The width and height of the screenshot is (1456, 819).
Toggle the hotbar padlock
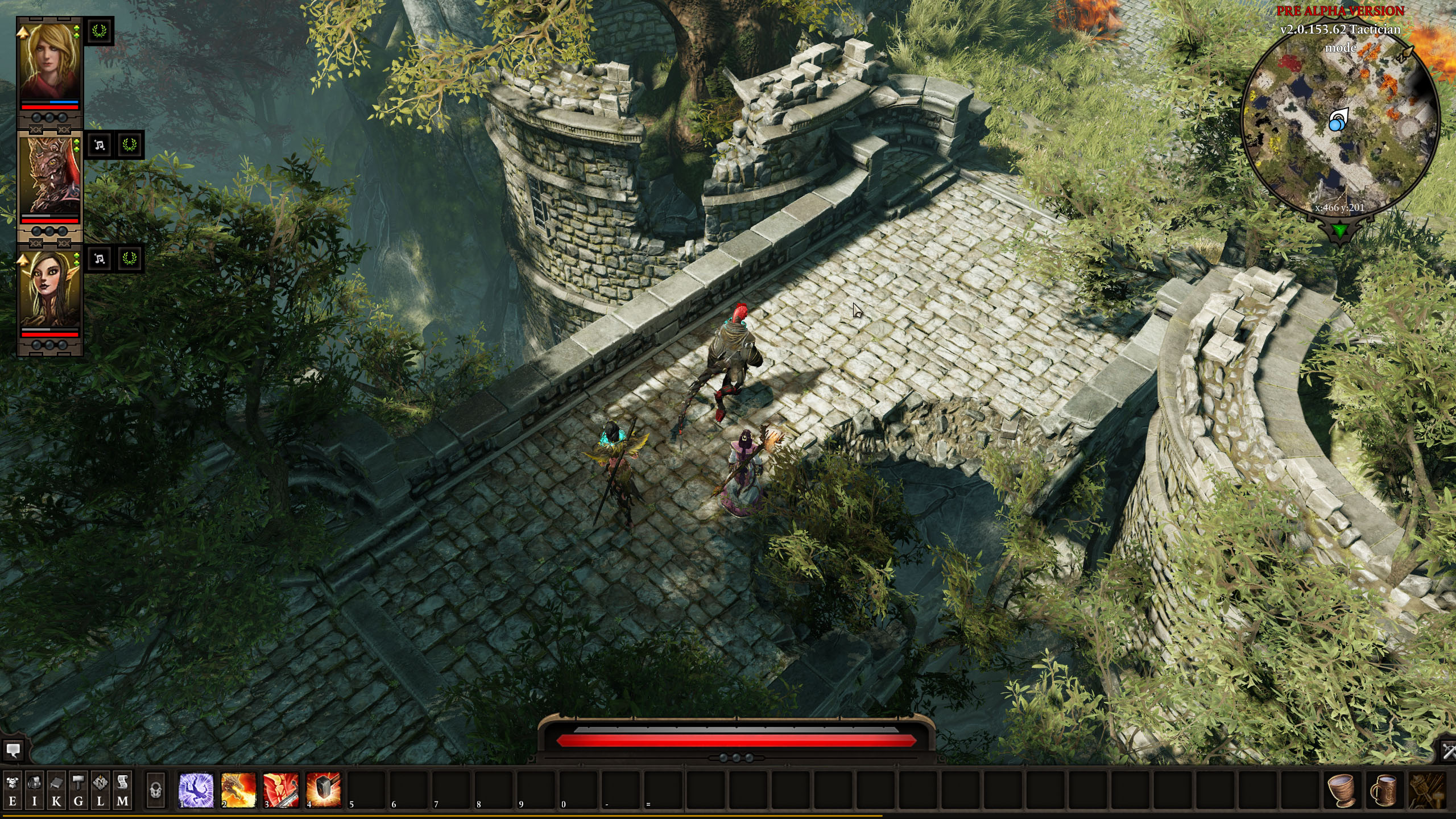pyautogui.click(x=155, y=790)
